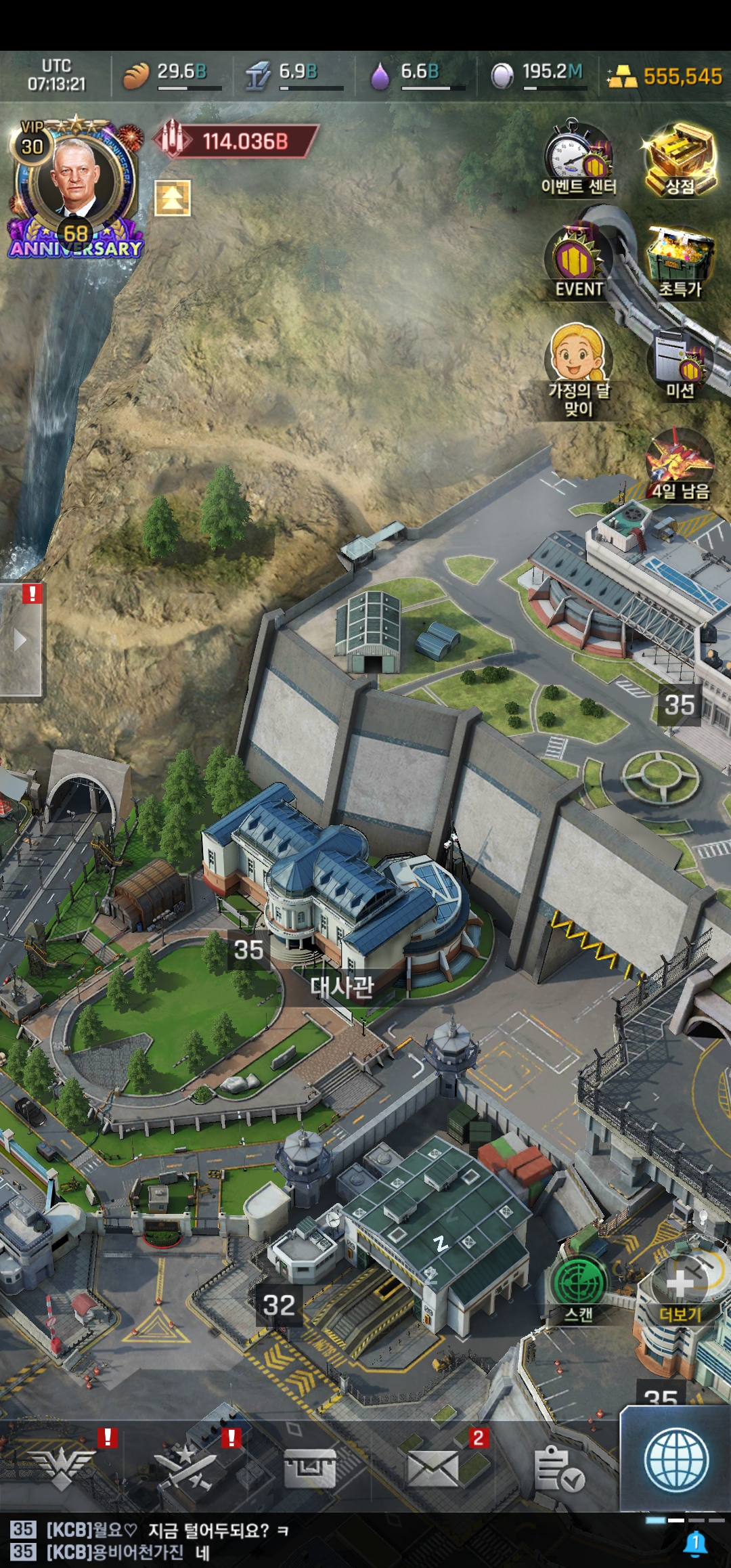Tap the 더보기 more button
The image size is (731, 1568).
(680, 1286)
